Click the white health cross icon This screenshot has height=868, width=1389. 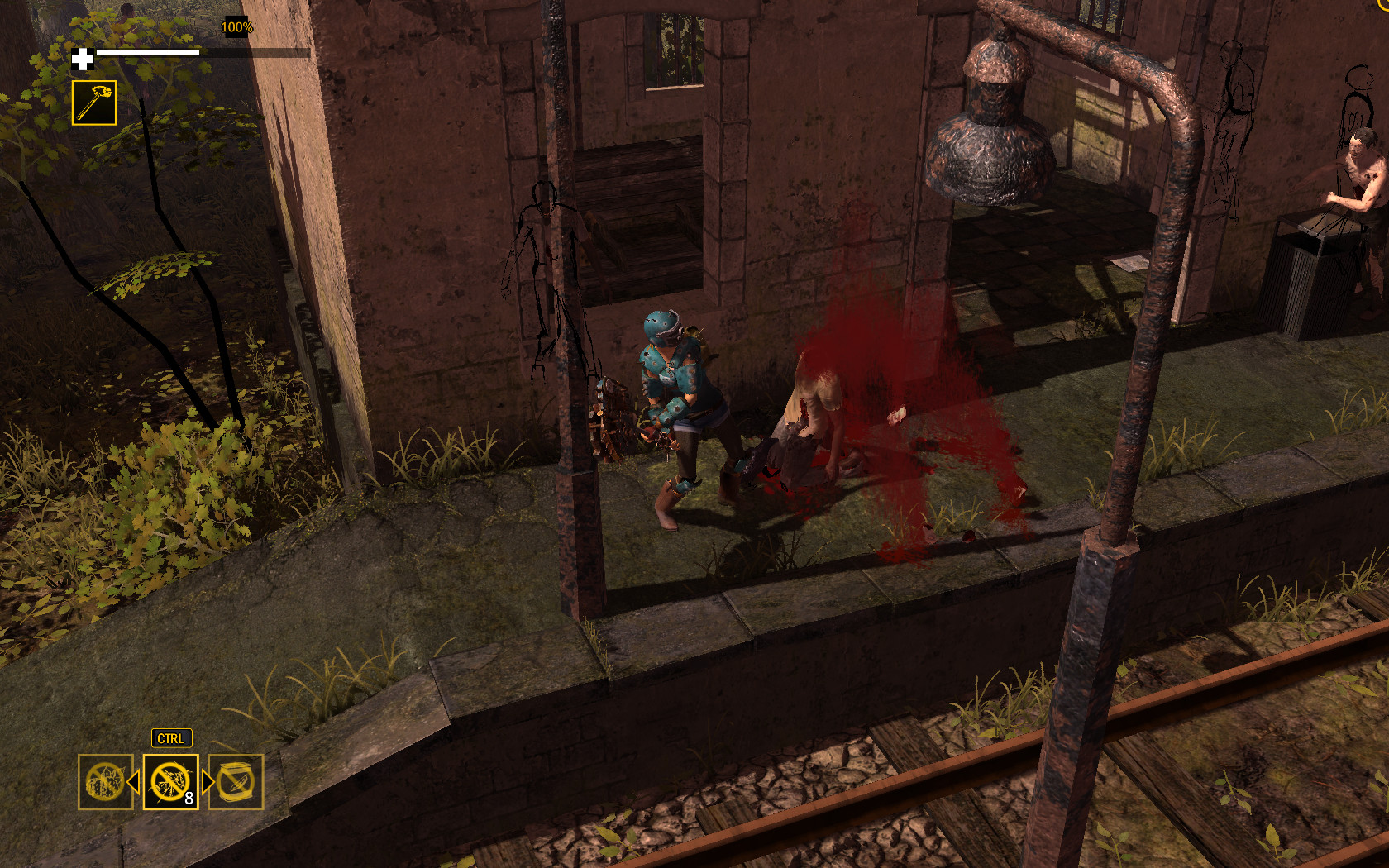point(82,59)
